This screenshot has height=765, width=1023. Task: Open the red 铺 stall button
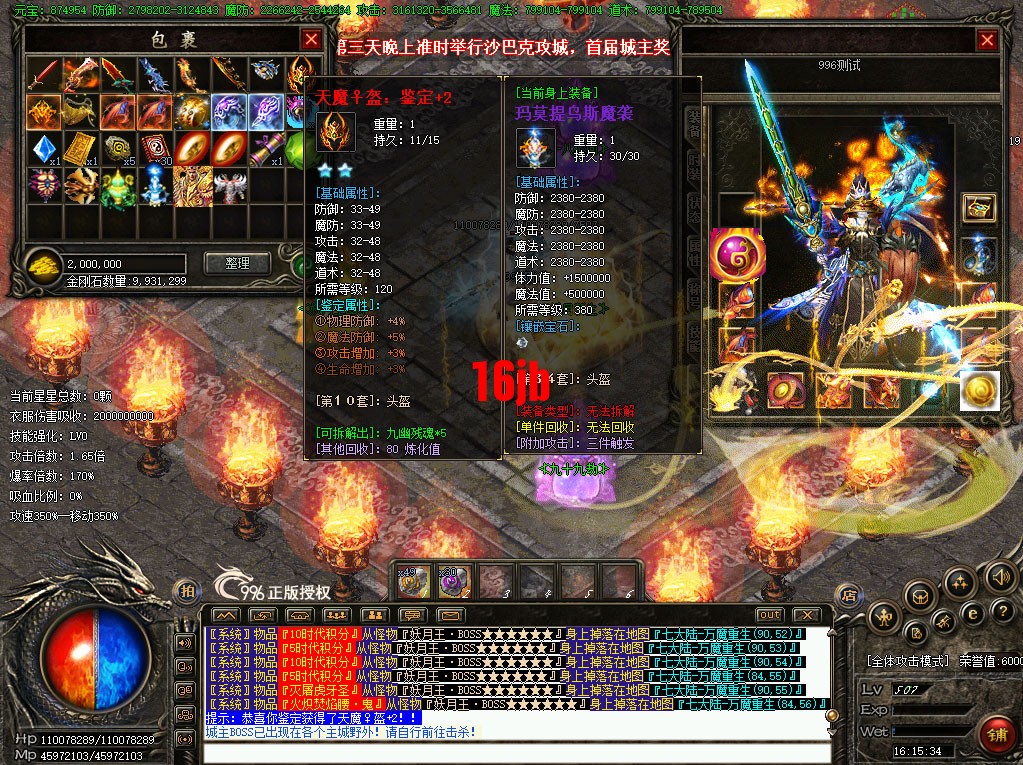[x=996, y=733]
